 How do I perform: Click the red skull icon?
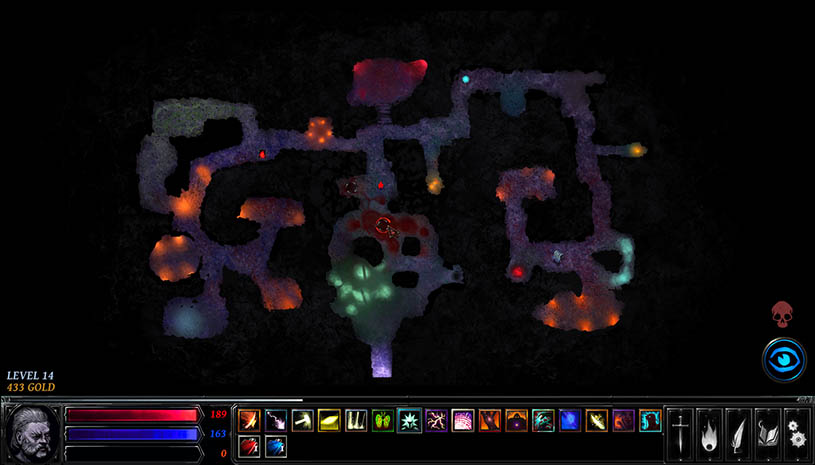click(x=782, y=314)
